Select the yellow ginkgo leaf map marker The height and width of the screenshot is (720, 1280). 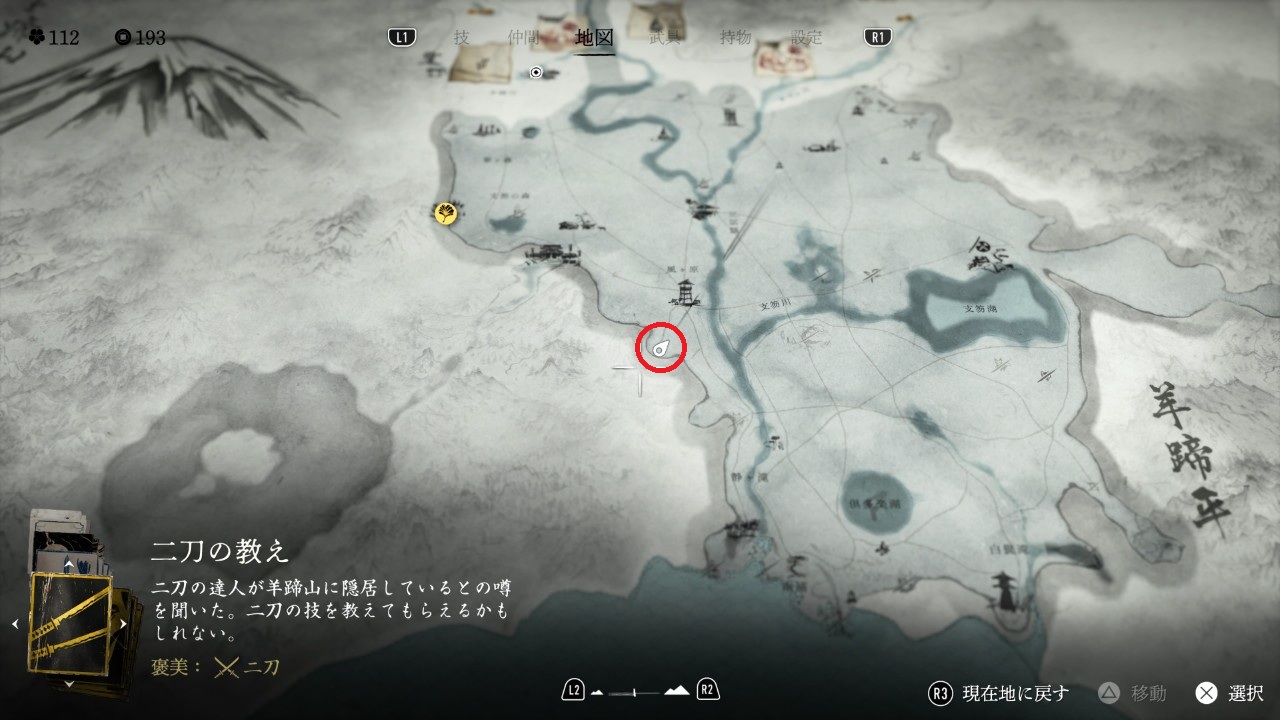click(x=446, y=212)
